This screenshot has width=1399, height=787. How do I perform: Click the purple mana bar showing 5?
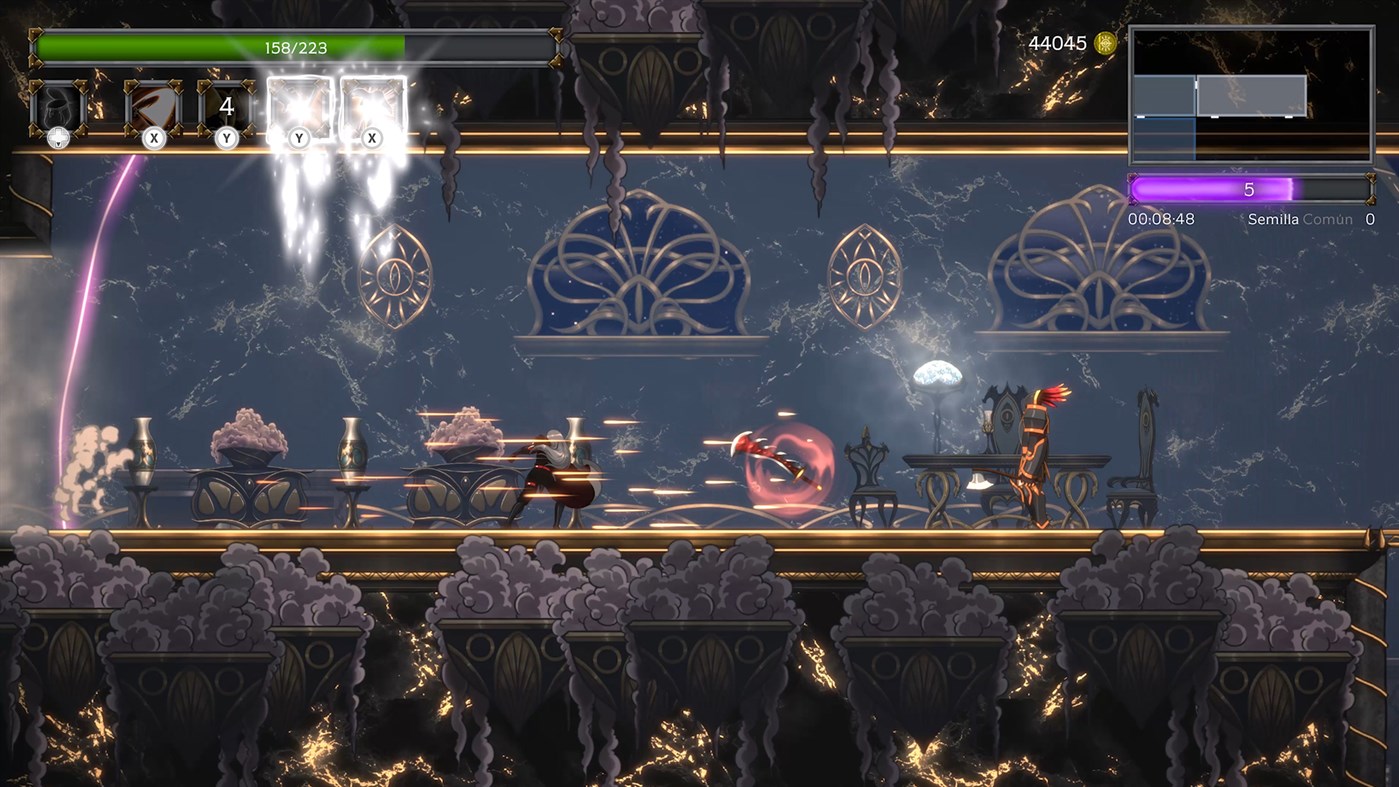[1250, 188]
